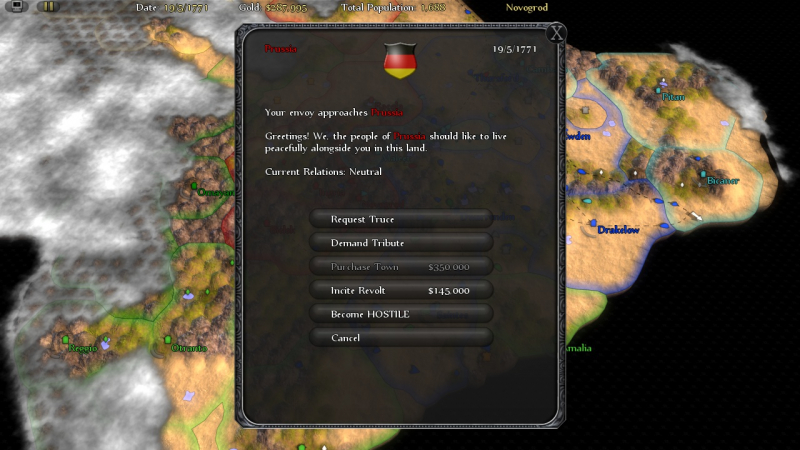The image size is (800, 450).
Task: Close the envoy window with the X
Action: [x=557, y=33]
